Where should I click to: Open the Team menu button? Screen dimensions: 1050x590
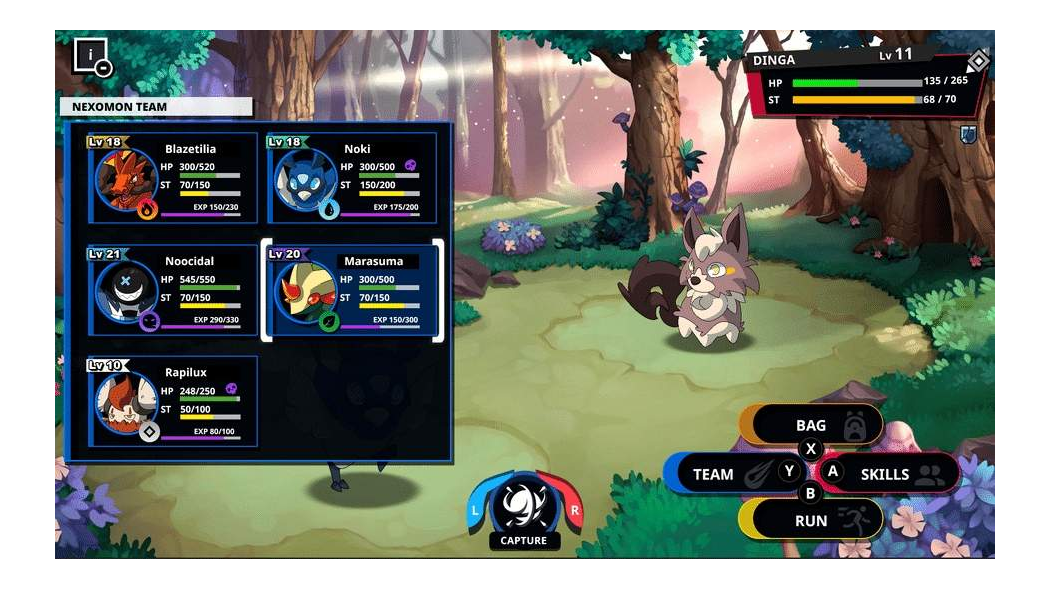(x=722, y=474)
